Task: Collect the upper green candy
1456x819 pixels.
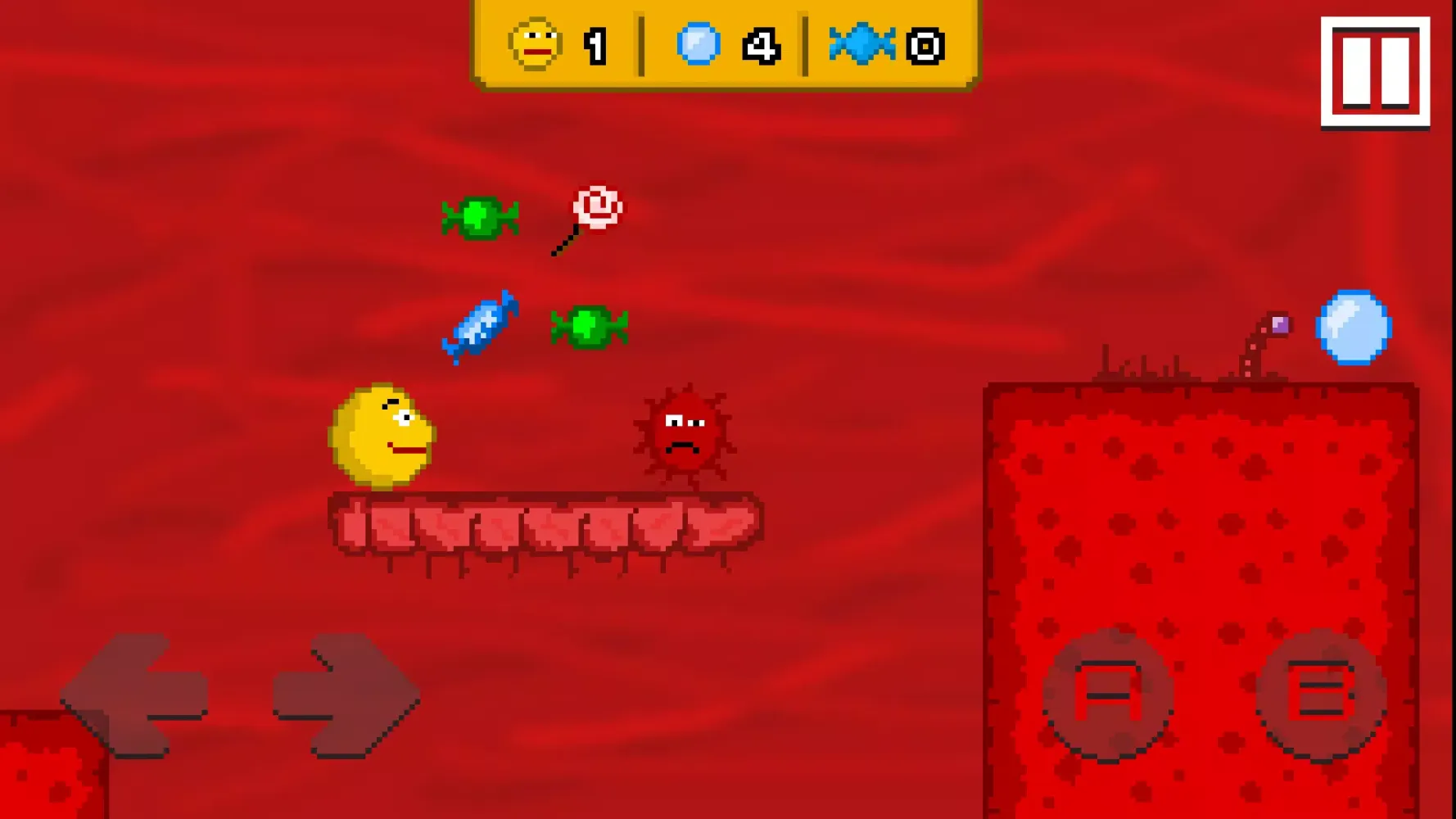Action: [479, 217]
